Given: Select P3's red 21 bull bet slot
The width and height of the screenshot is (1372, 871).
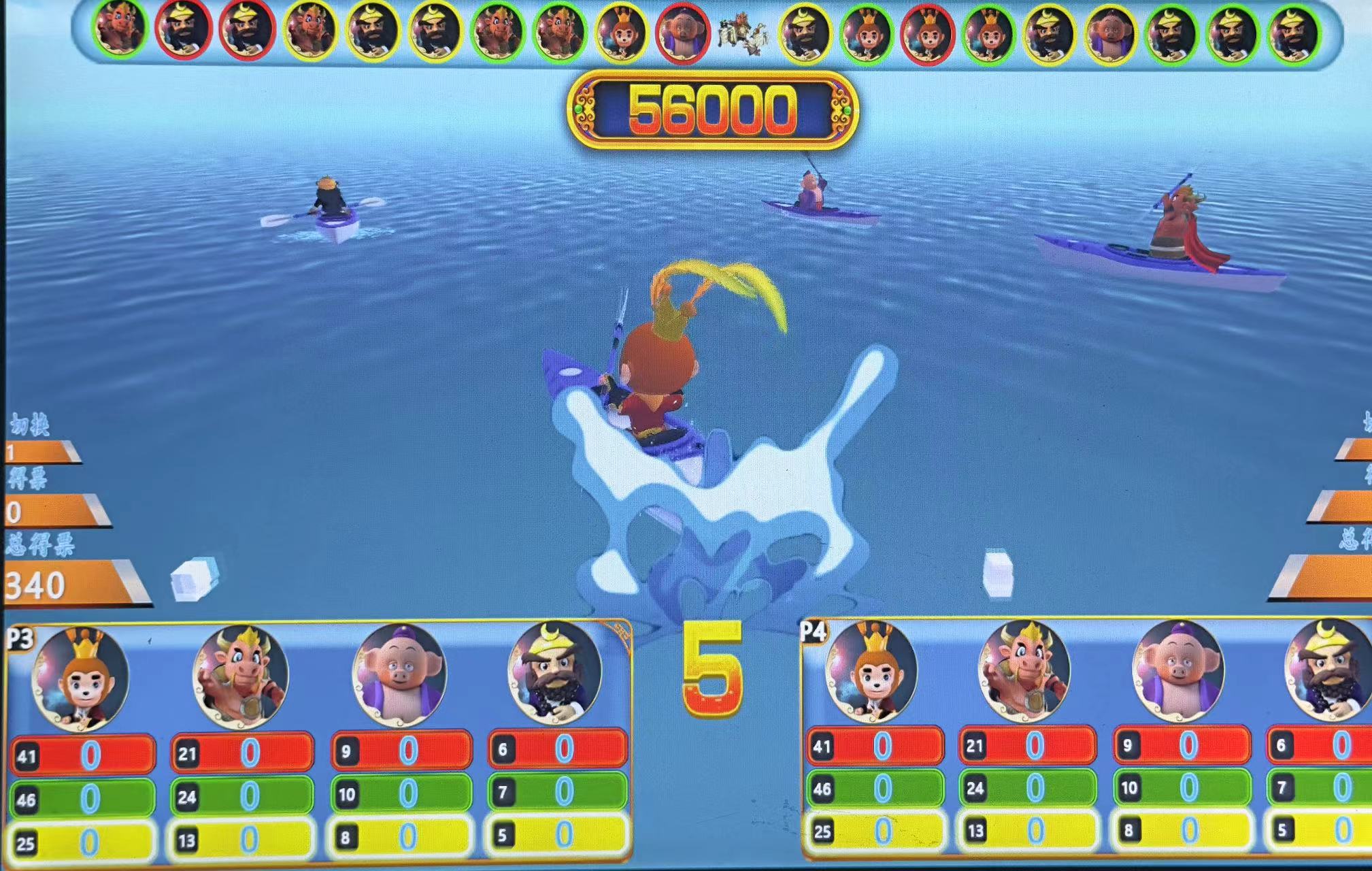Looking at the screenshot, I should [x=242, y=753].
